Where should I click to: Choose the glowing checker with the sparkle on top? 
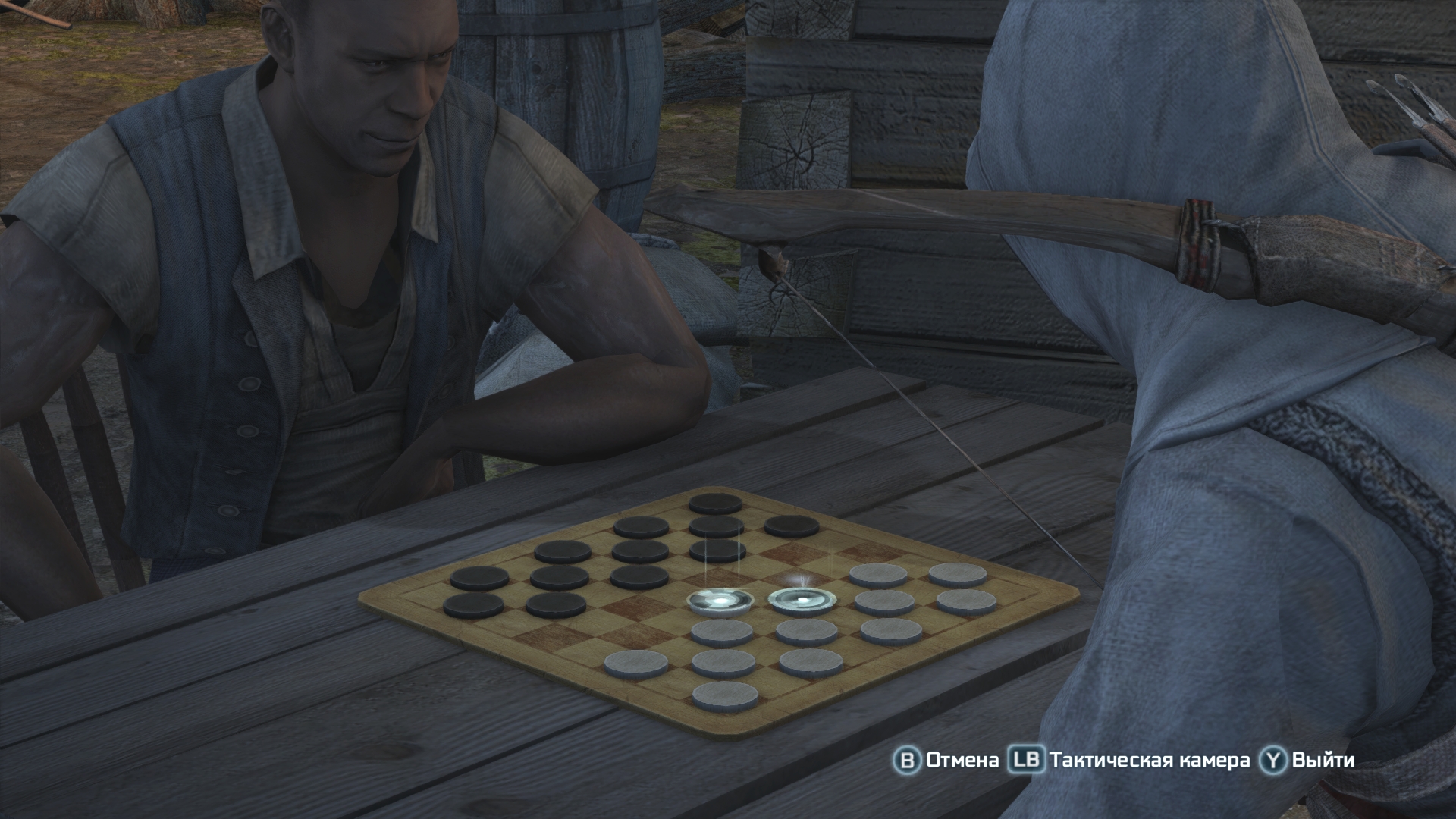(800, 601)
